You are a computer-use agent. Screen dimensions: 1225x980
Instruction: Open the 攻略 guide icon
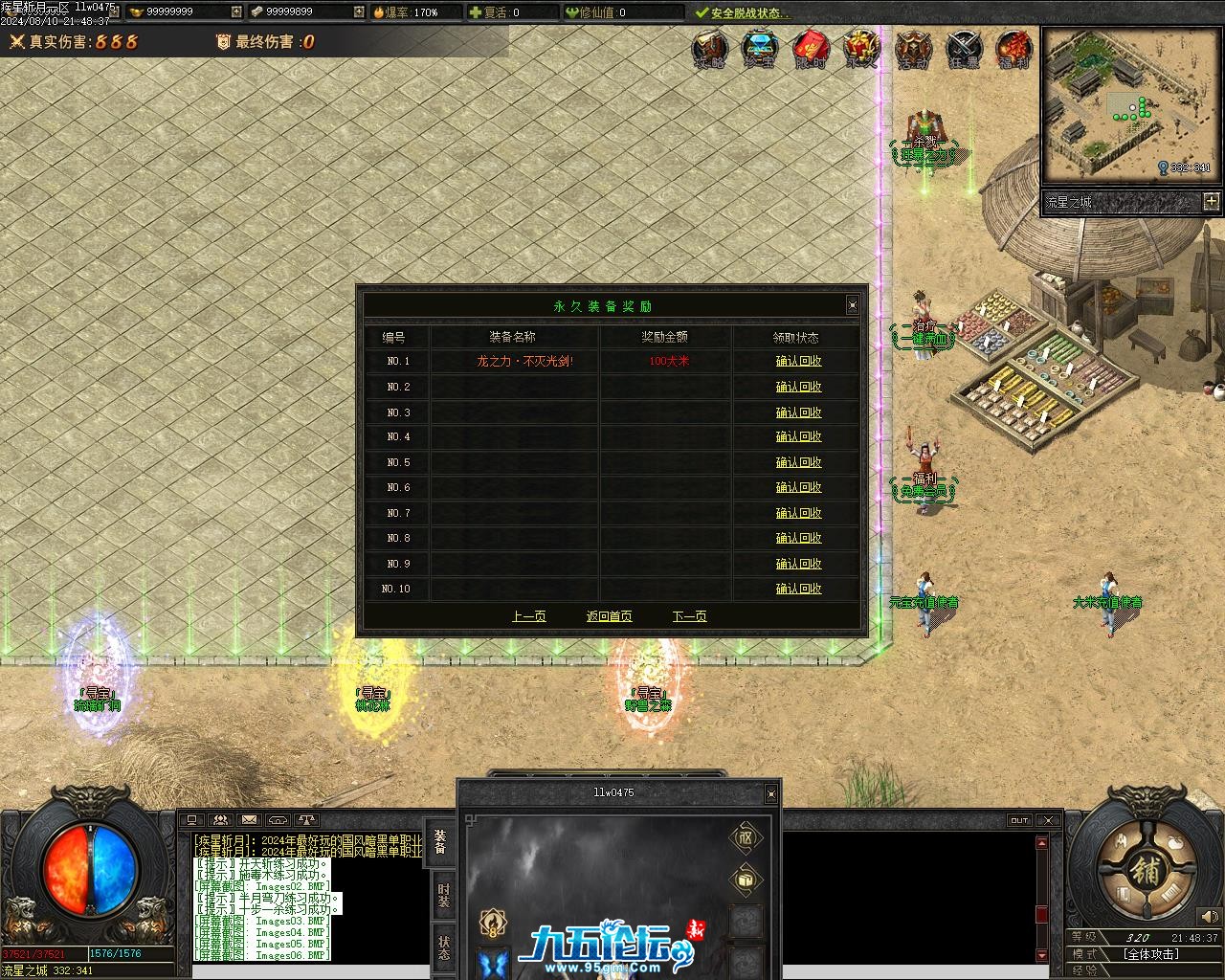(709, 49)
